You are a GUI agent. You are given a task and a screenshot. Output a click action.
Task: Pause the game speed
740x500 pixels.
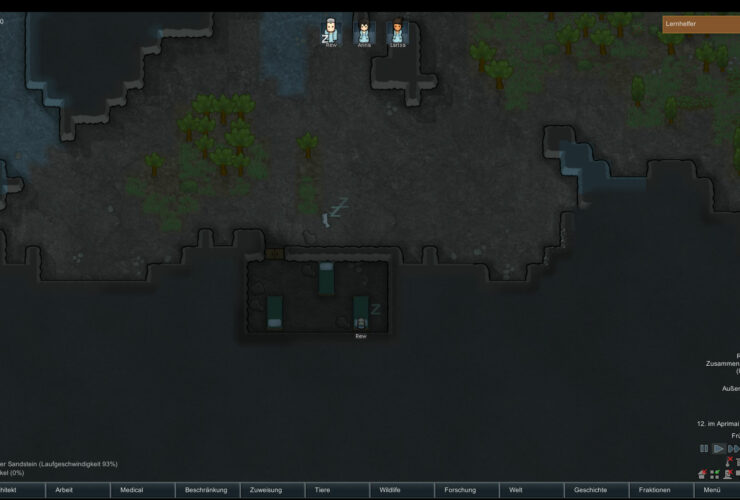coord(704,449)
